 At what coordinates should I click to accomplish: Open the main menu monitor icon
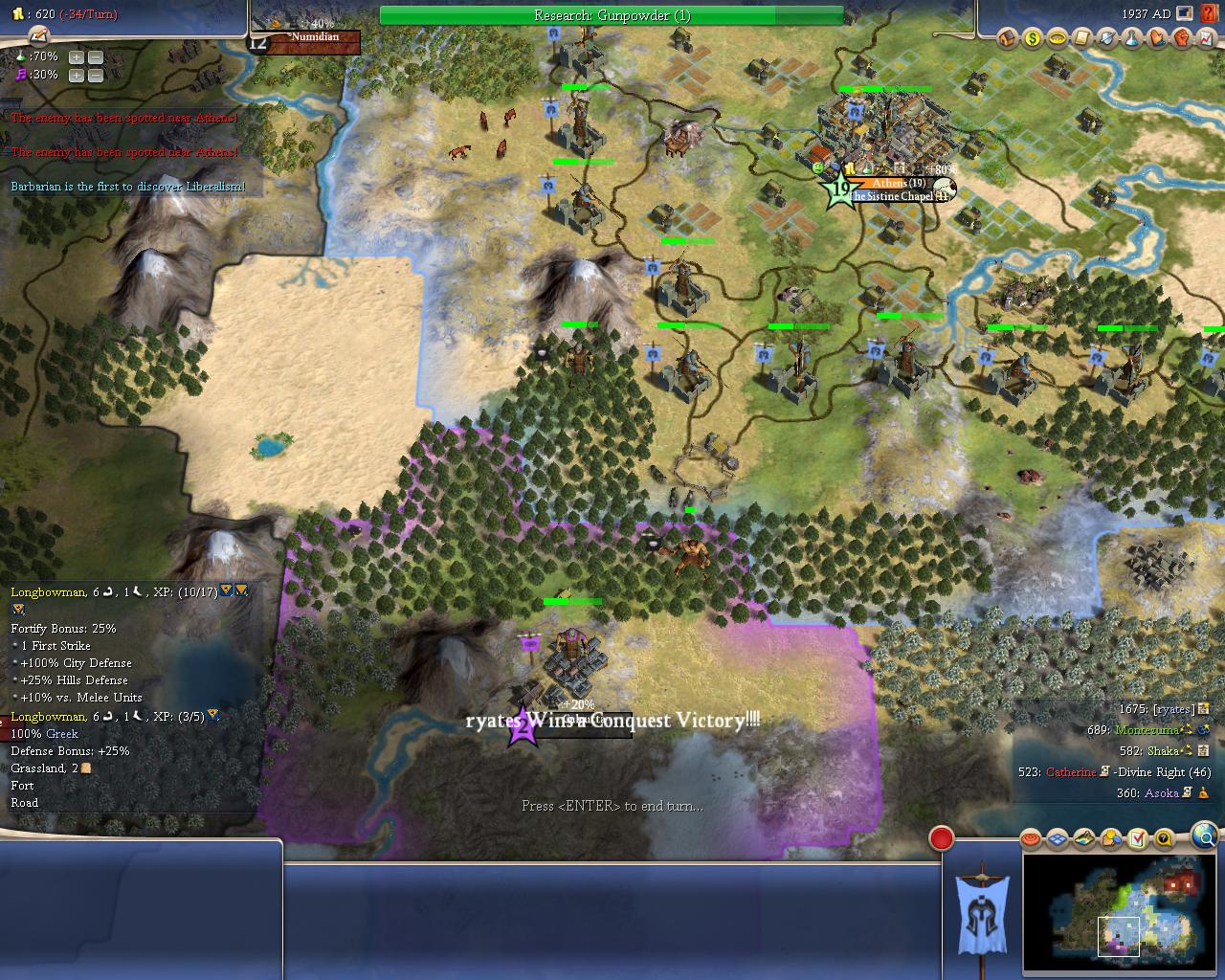click(1186, 14)
